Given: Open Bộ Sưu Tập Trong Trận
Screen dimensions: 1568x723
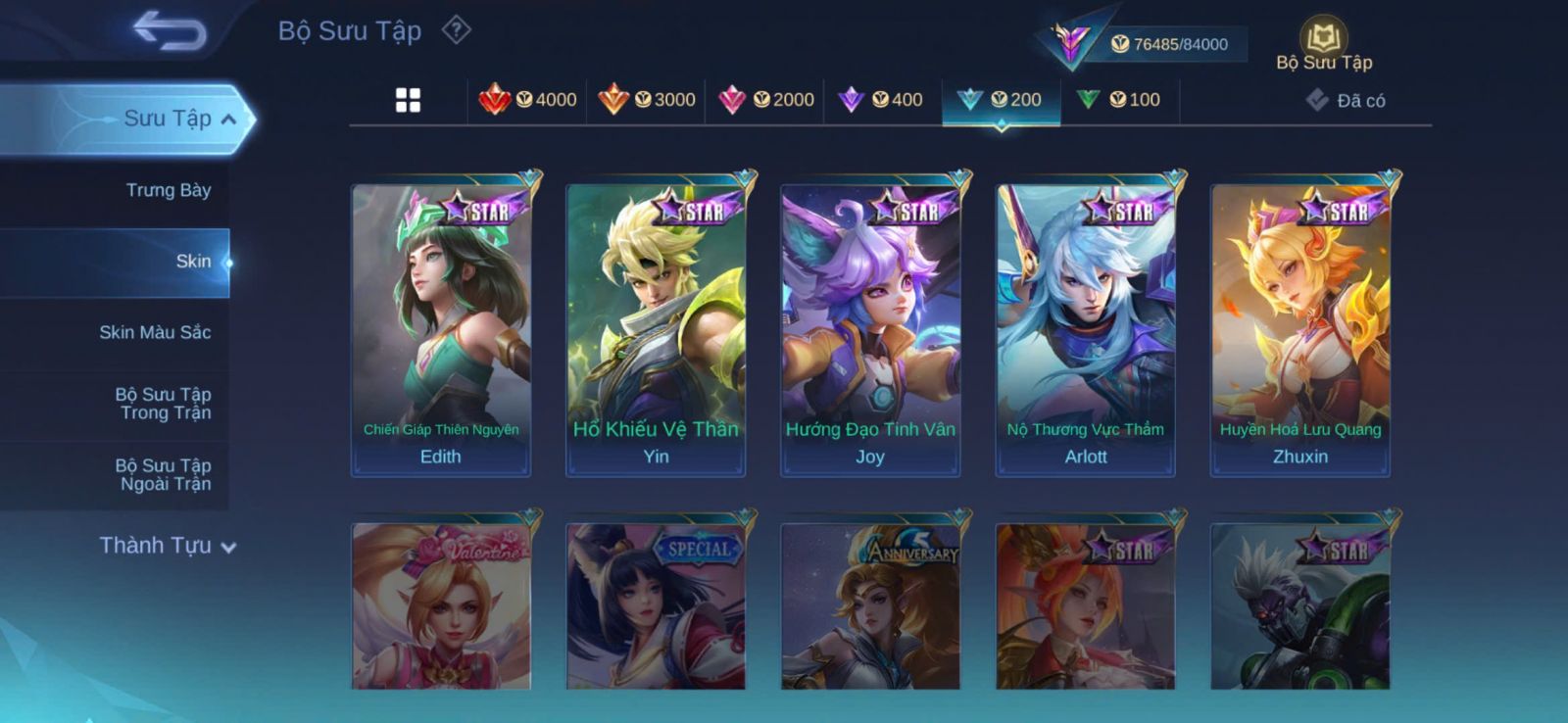Looking at the screenshot, I should point(163,404).
